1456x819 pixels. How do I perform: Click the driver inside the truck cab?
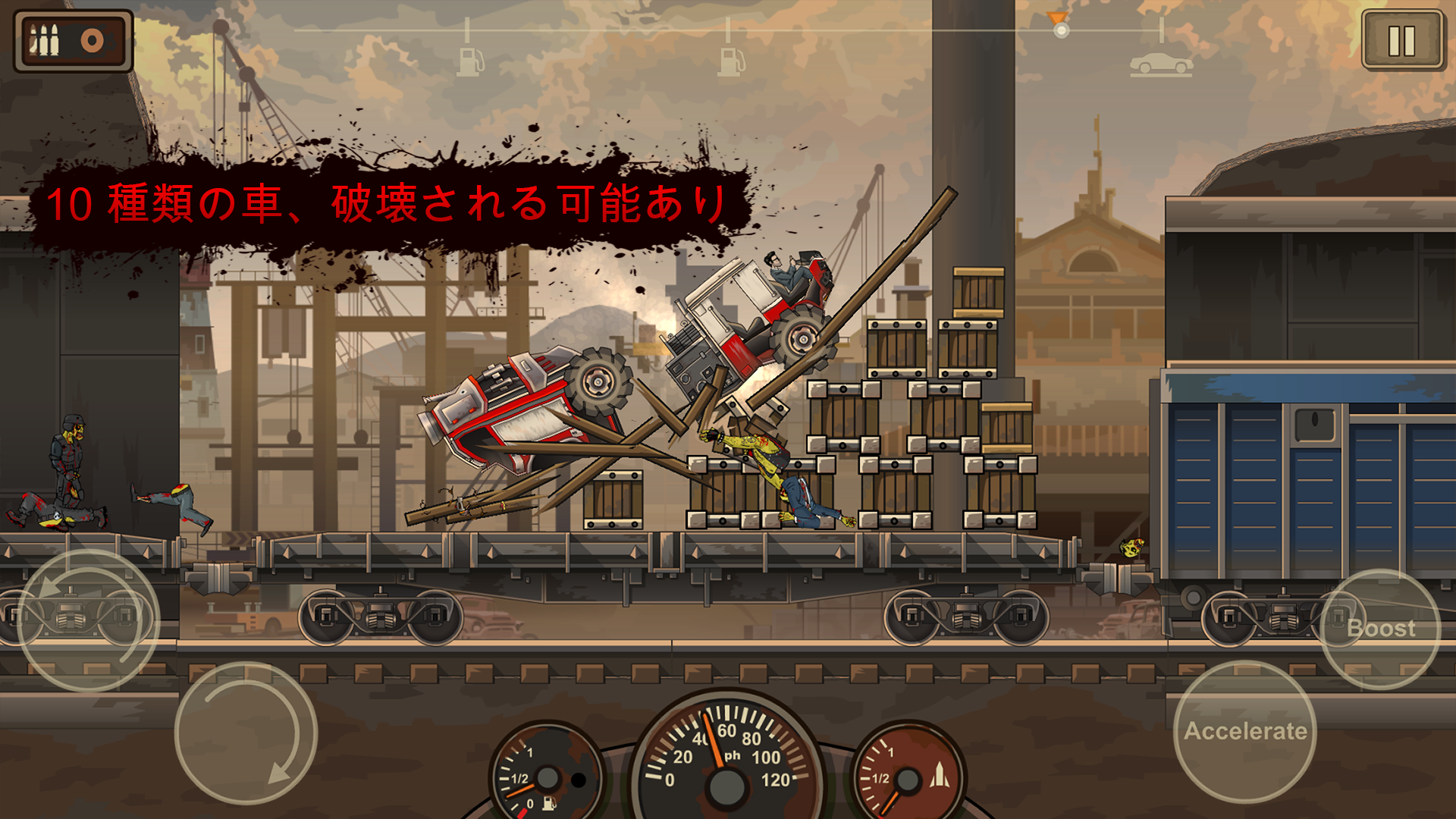[781, 269]
